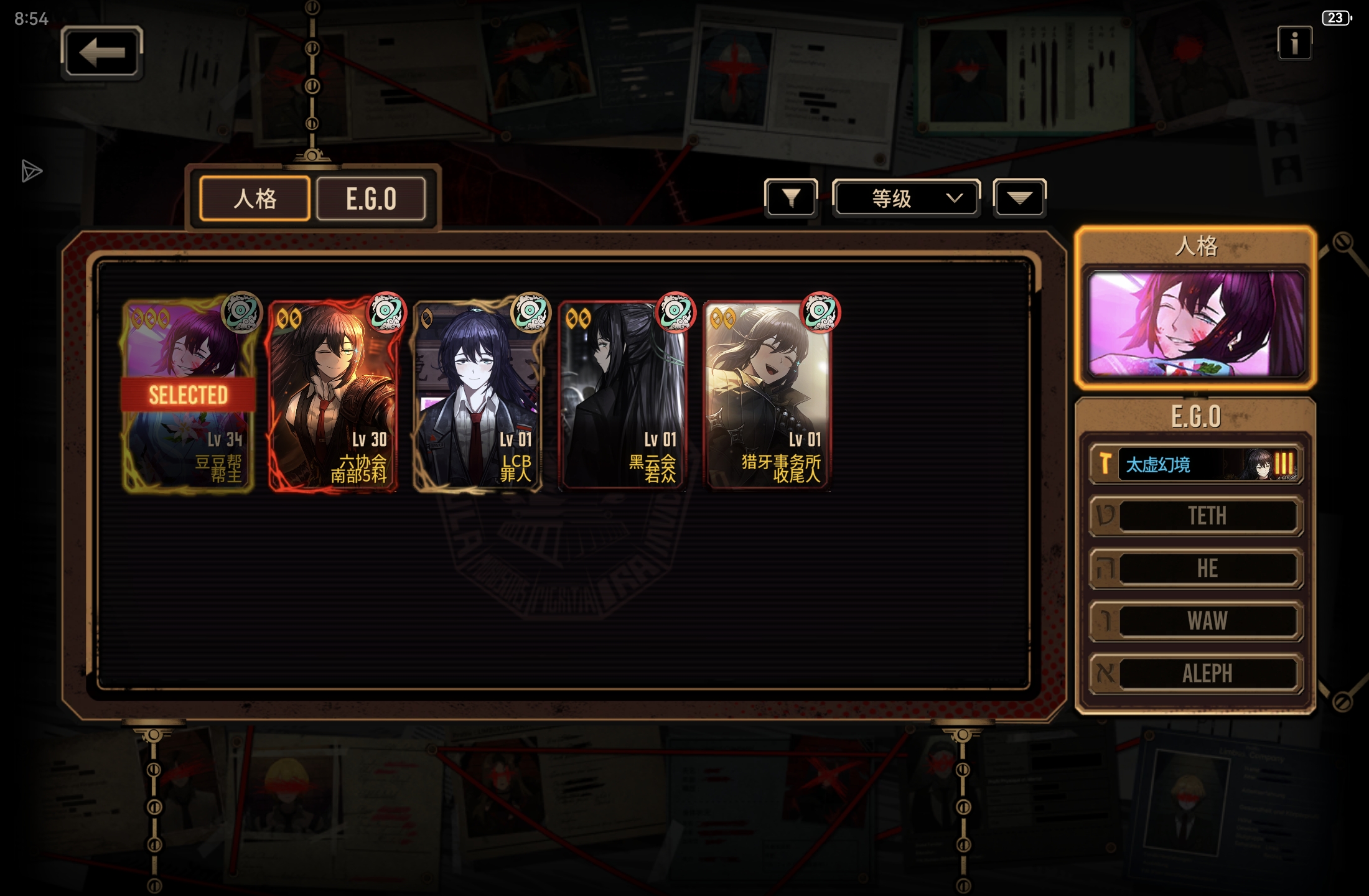Toggle the sort order arrow button
The width and height of the screenshot is (1369, 896).
1019,198
